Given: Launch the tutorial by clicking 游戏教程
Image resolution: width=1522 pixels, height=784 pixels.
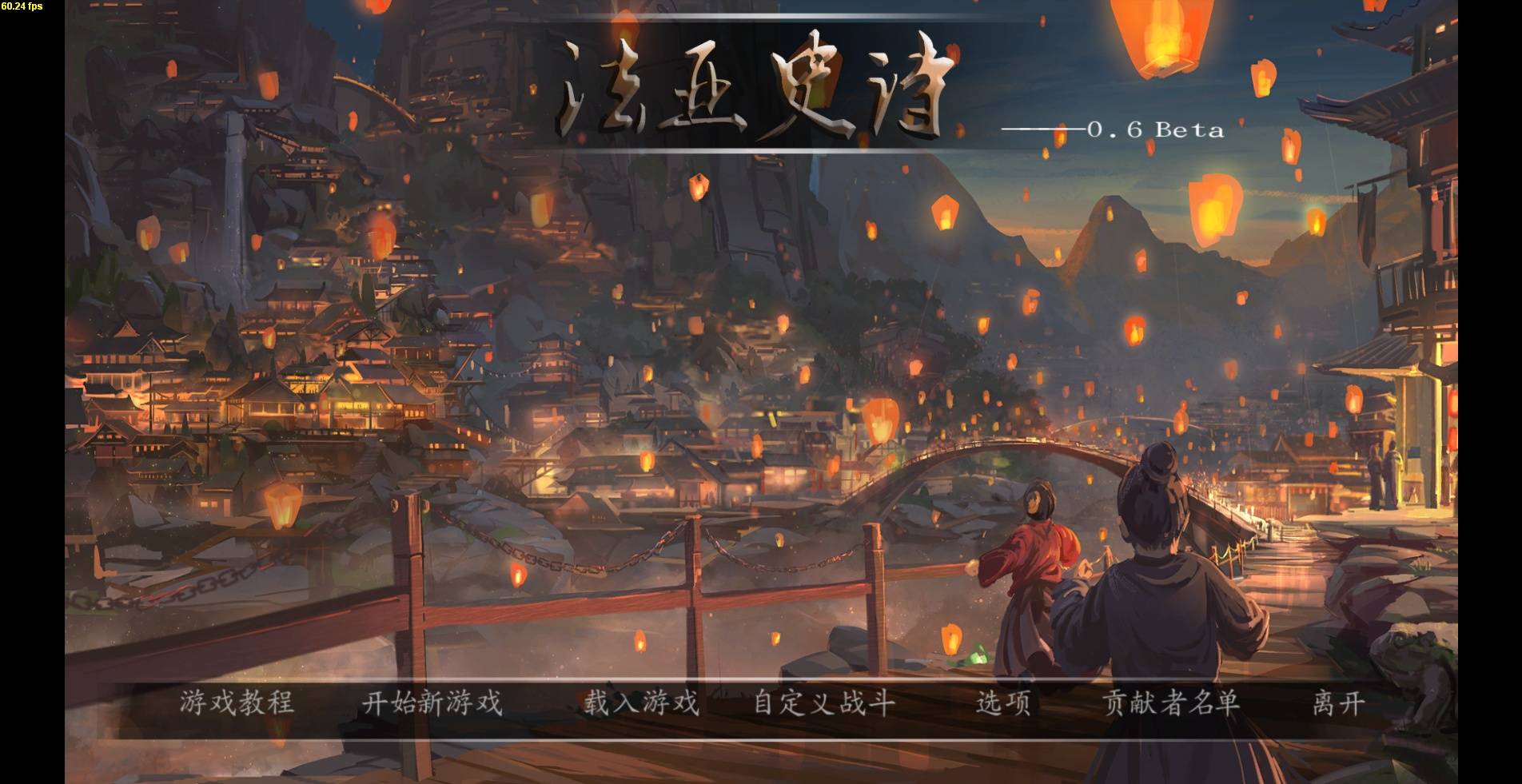Looking at the screenshot, I should point(236,706).
